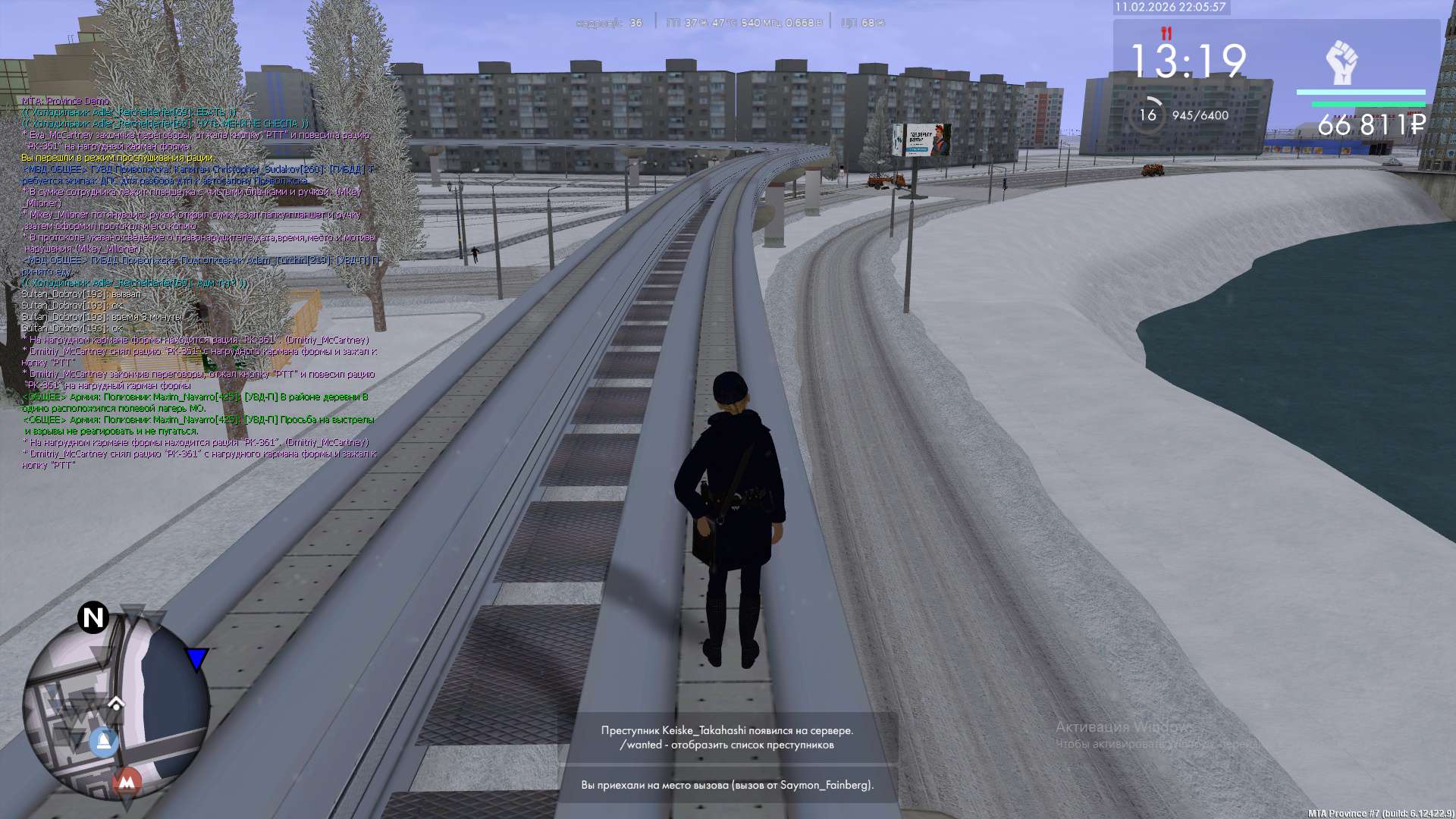Select the bright blue triangle marker at minimap edge
The width and height of the screenshot is (1456, 819).
[196, 658]
